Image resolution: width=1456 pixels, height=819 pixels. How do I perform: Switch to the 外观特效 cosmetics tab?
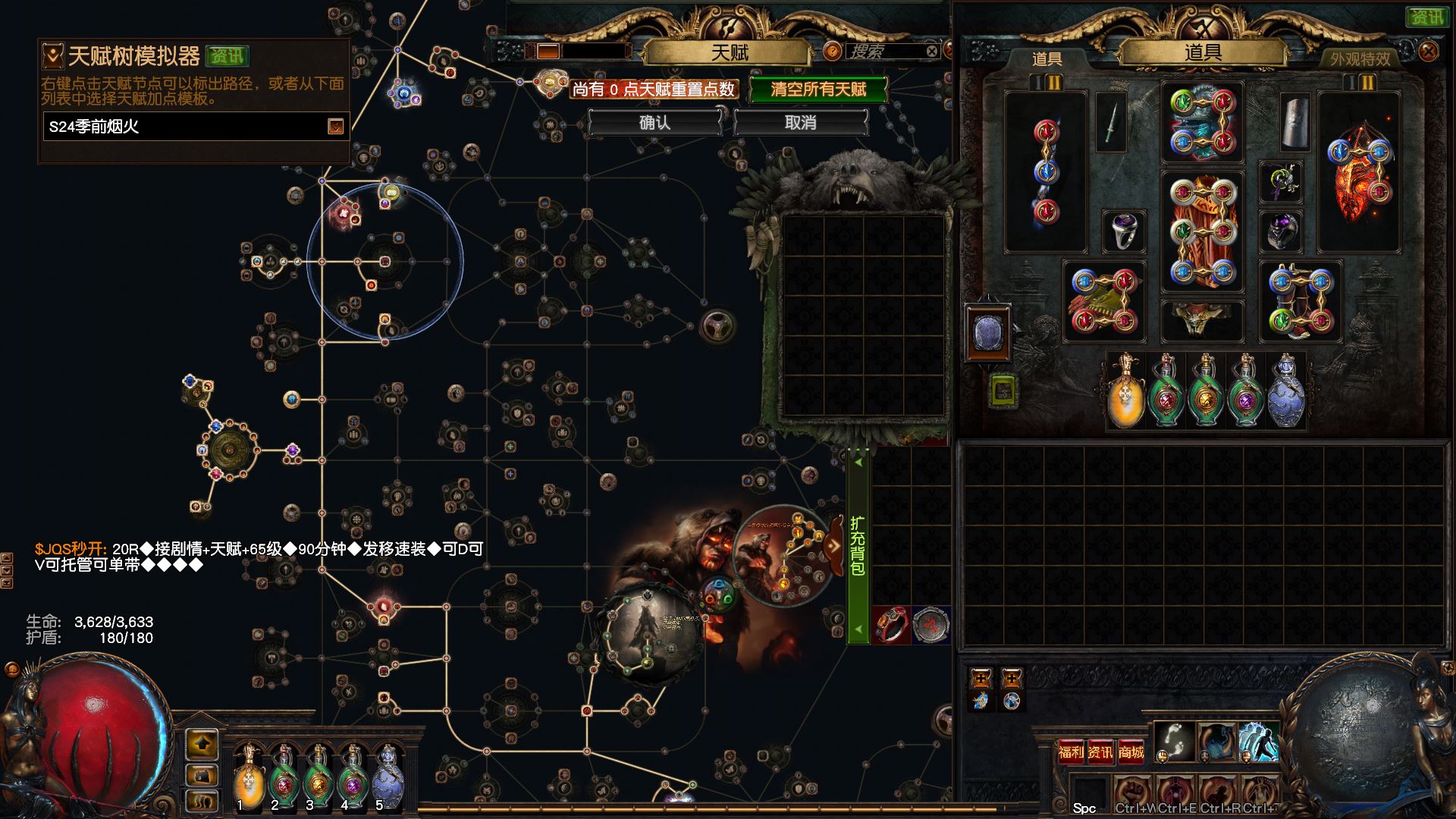(1360, 59)
